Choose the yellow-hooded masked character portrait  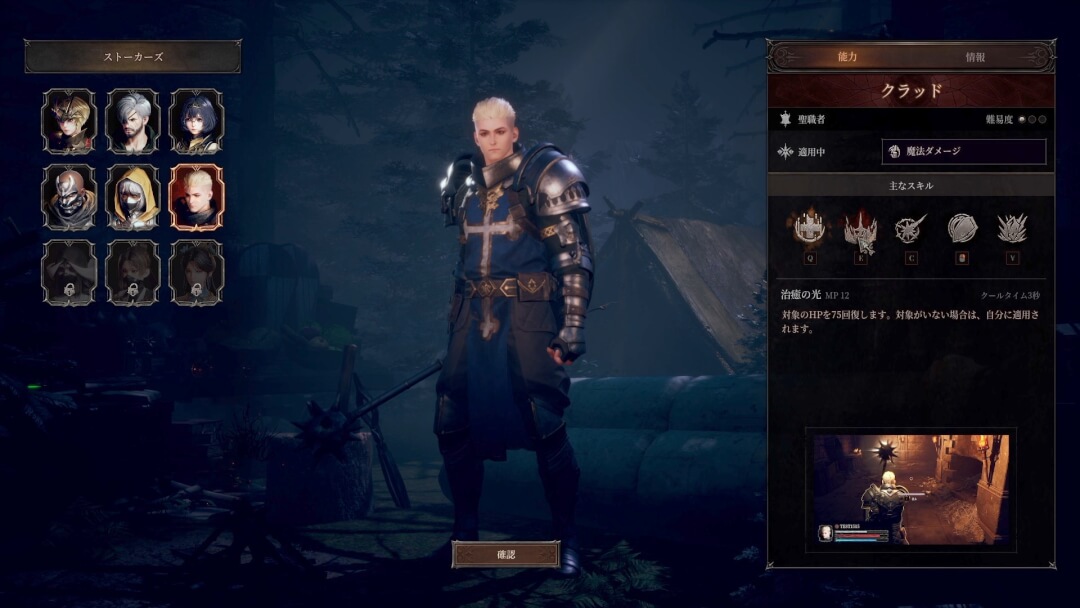[133, 197]
